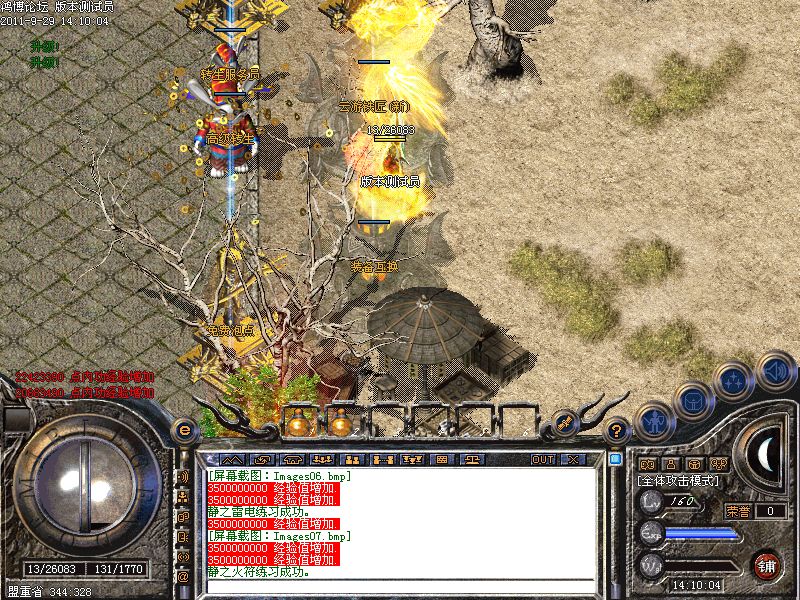
Task: Use the first potion in the belt
Action: pos(298,423)
